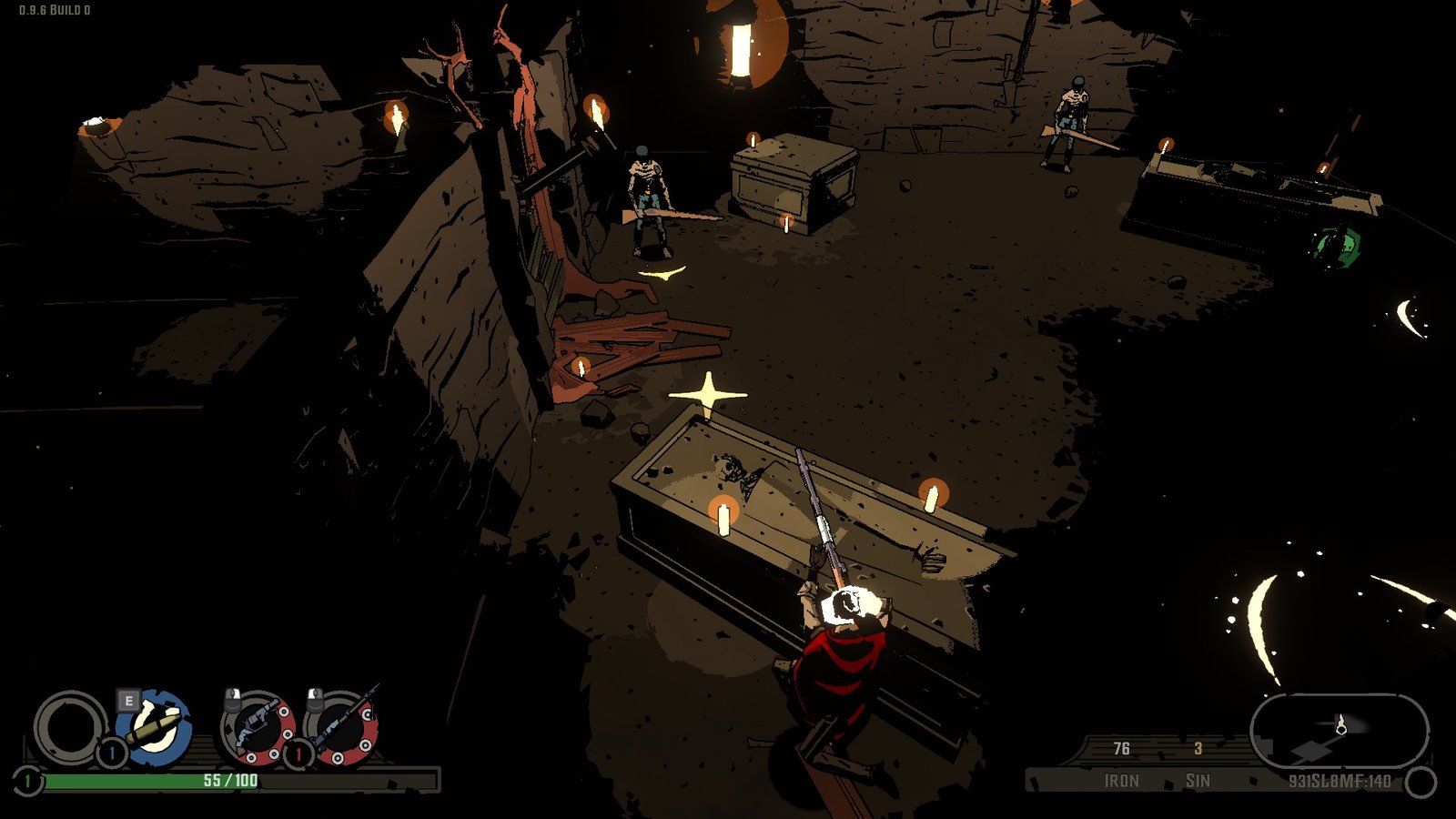Select the rifle weapon slot
1456x819 pixels.
(342, 728)
